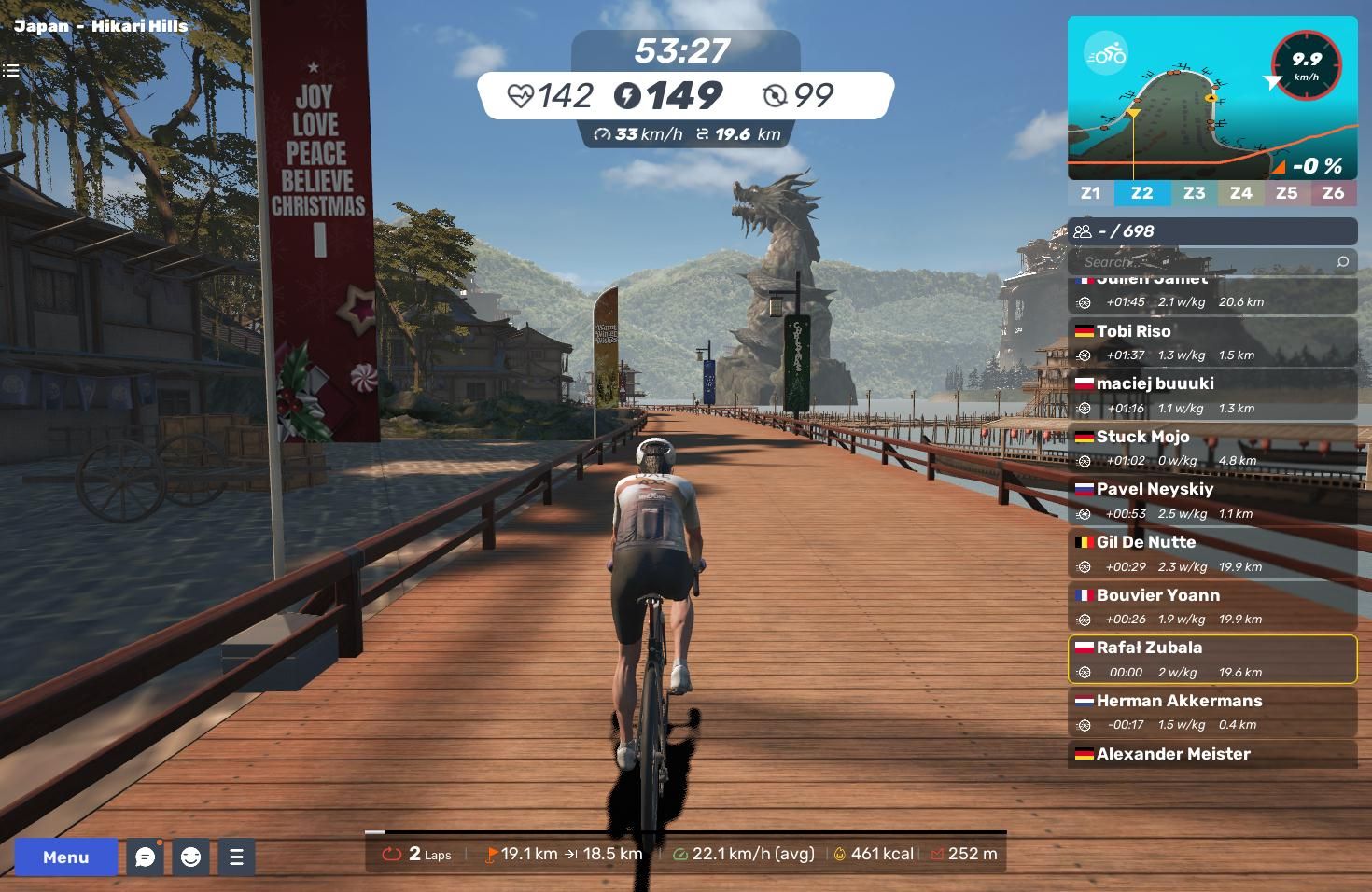Click the cyclist icon on the minimap
The width and height of the screenshot is (1372, 892).
[x=1106, y=54]
